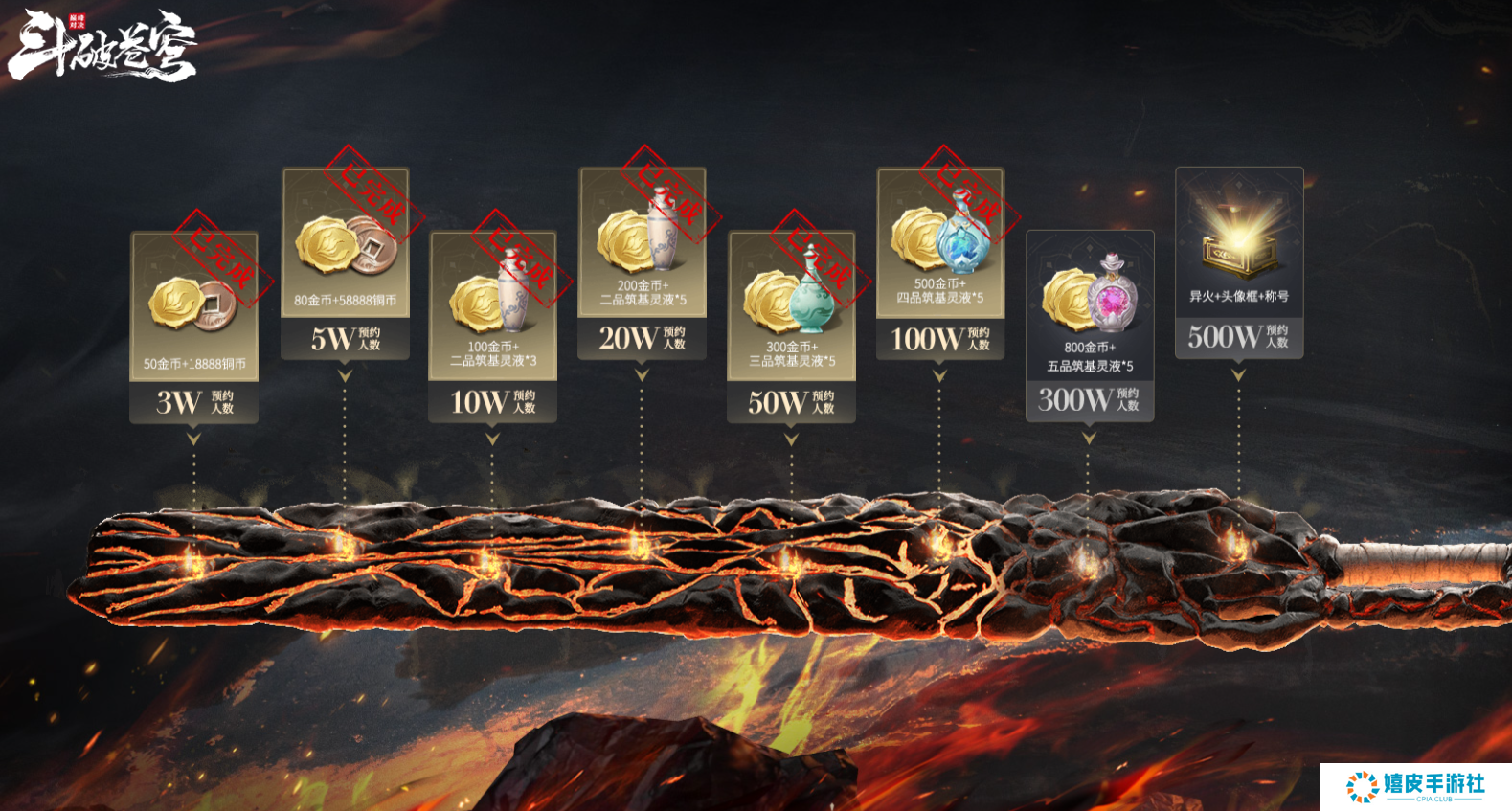Click the 斗破苍穹 game logo
1512x811 pixels.
point(102,45)
